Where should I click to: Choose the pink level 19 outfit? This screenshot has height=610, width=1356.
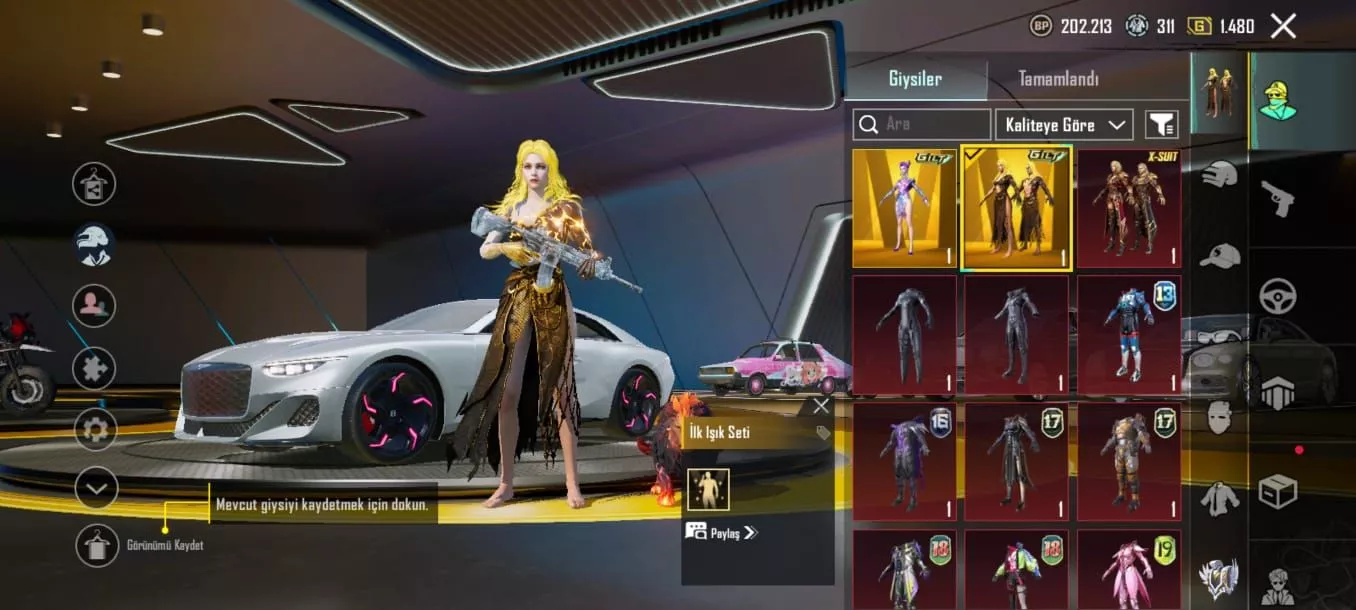tap(1128, 571)
